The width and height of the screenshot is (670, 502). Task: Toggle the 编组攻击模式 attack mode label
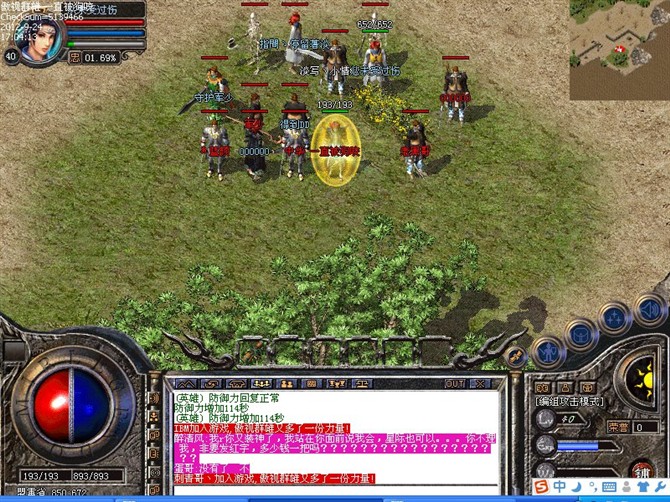[x=570, y=401]
